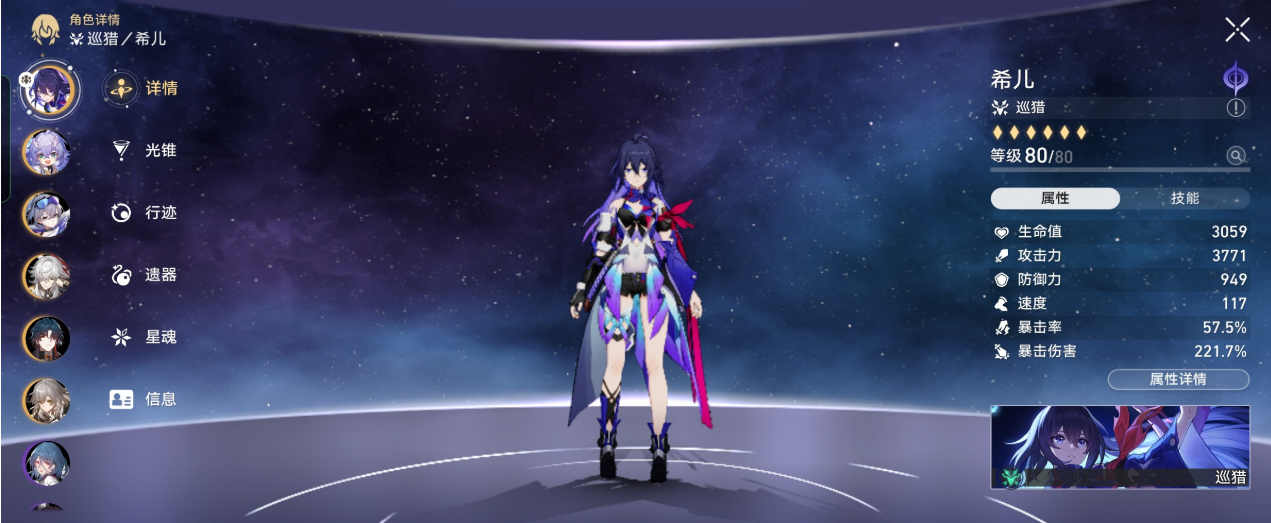Screen dimensions: 1271x523
Task: Click the magnifier icon next to level
Action: pos(1237,155)
